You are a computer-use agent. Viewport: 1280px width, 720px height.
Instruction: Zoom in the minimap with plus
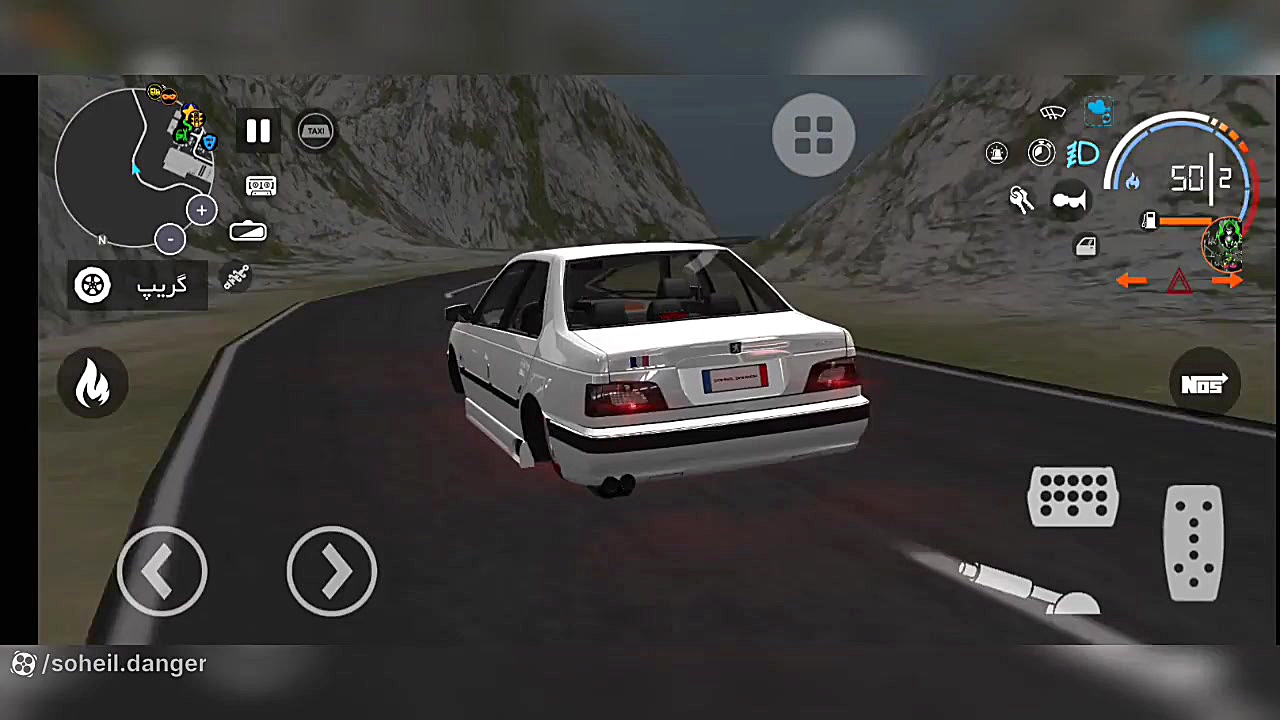tap(202, 211)
